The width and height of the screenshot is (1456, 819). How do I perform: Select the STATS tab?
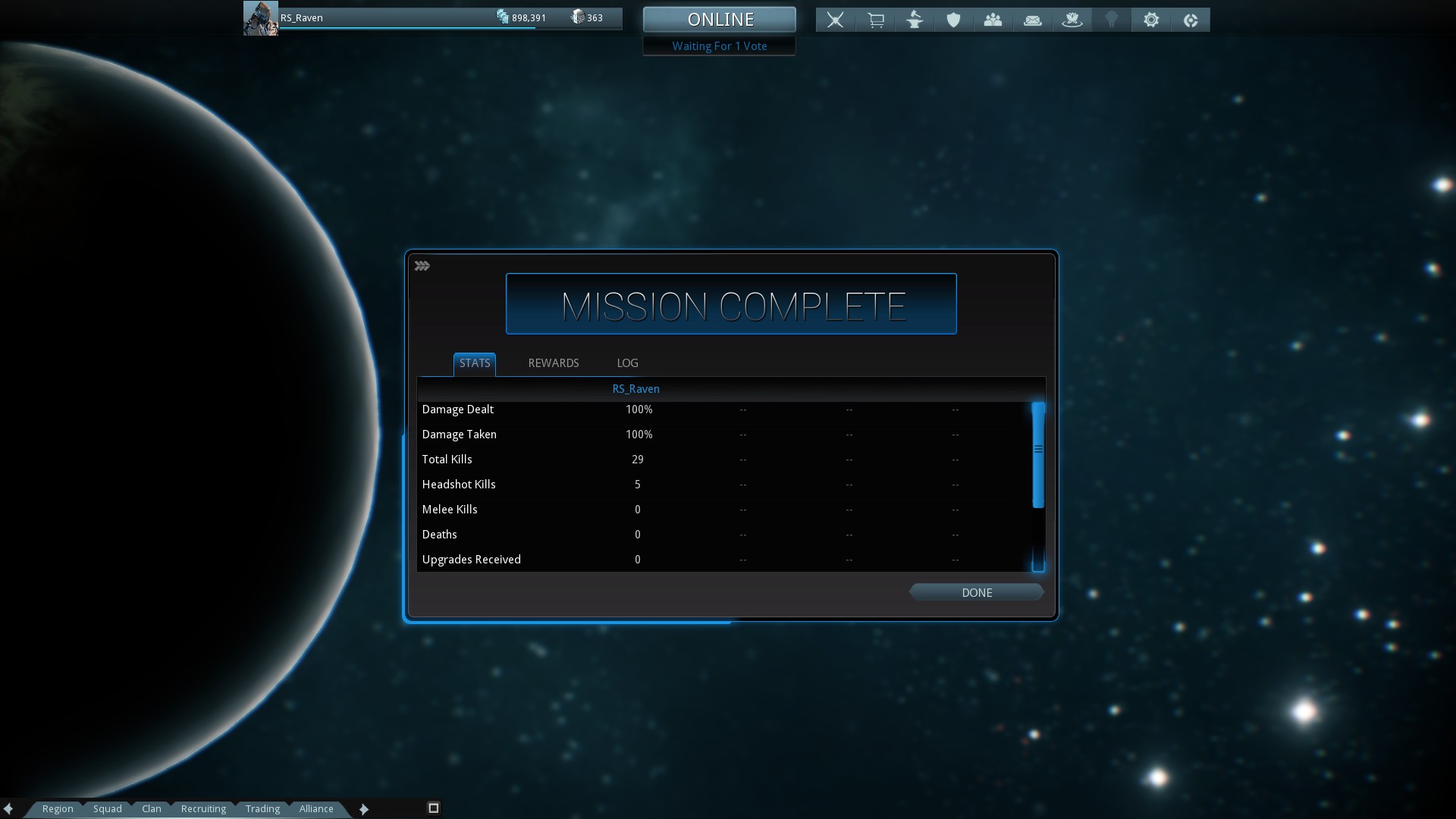tap(475, 363)
